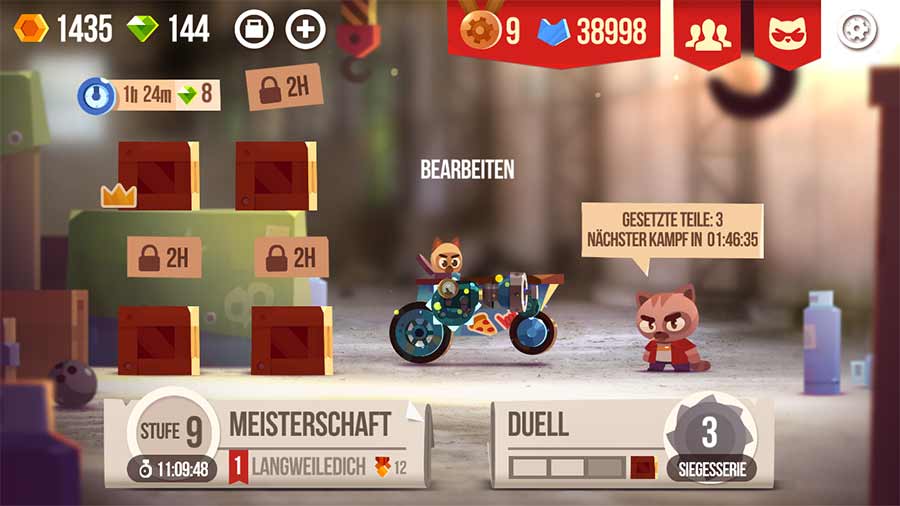This screenshot has width=900, height=506.
Task: Start a Meisterschaft championship fight
Action: [309, 425]
